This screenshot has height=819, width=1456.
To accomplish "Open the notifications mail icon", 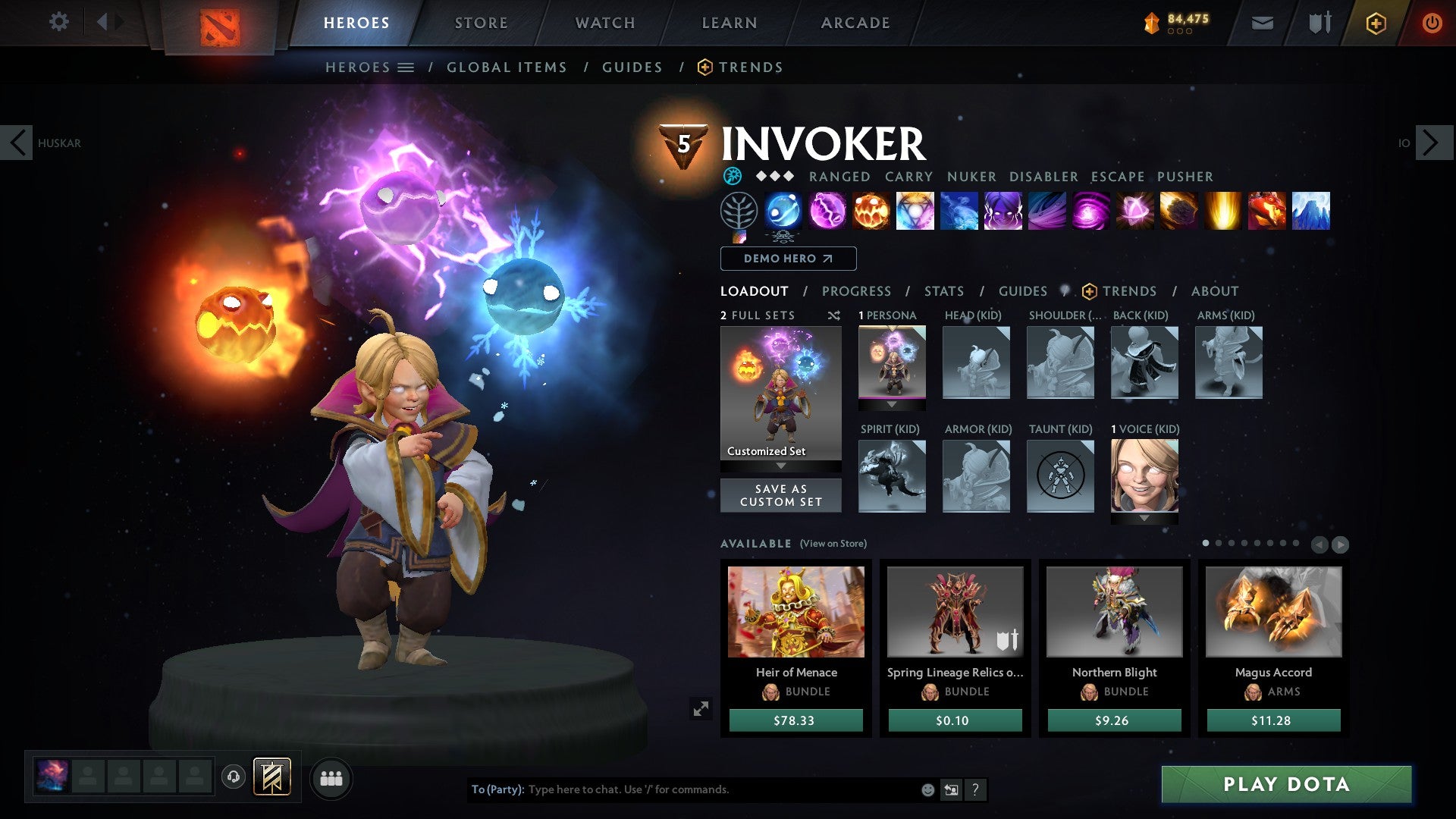I will pos(1263,23).
